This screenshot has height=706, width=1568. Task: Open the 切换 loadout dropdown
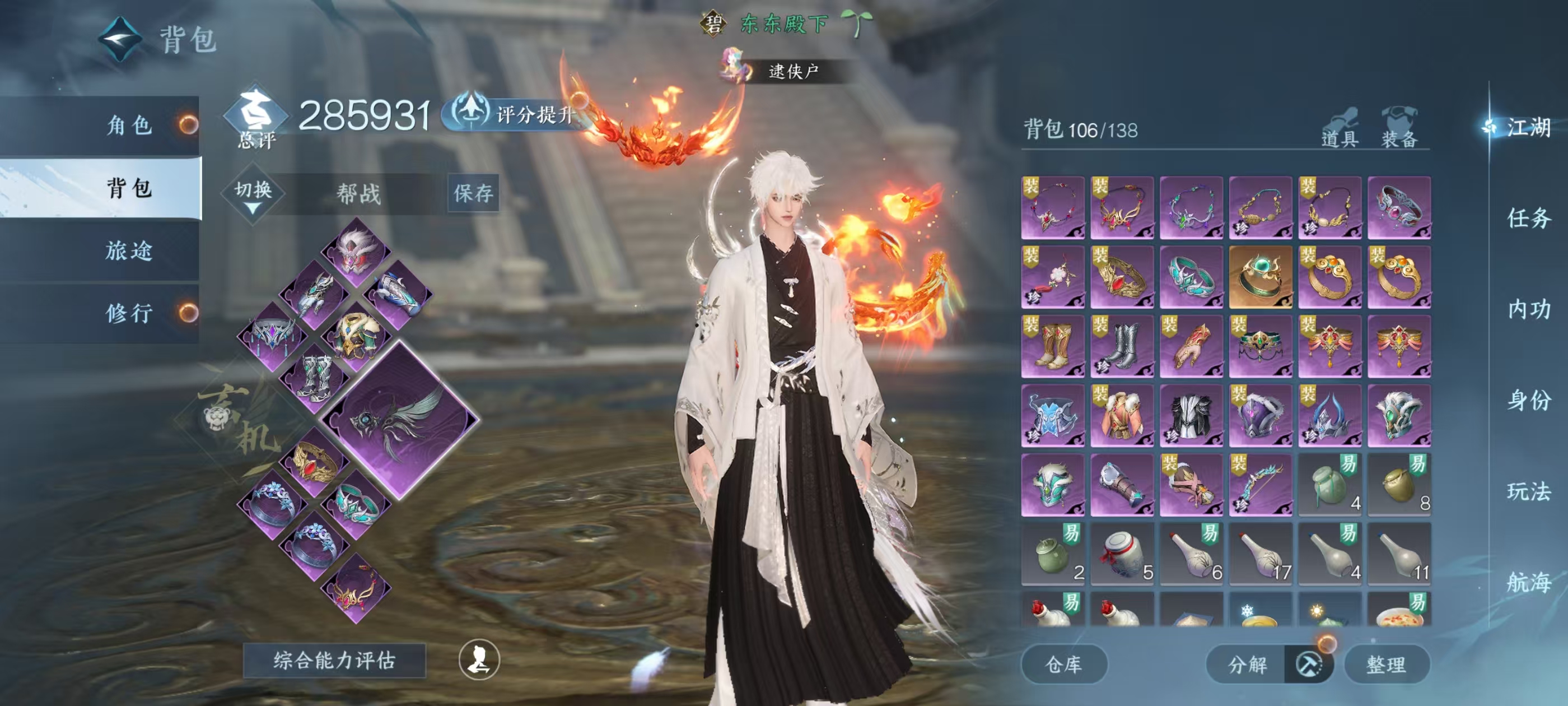point(253,194)
